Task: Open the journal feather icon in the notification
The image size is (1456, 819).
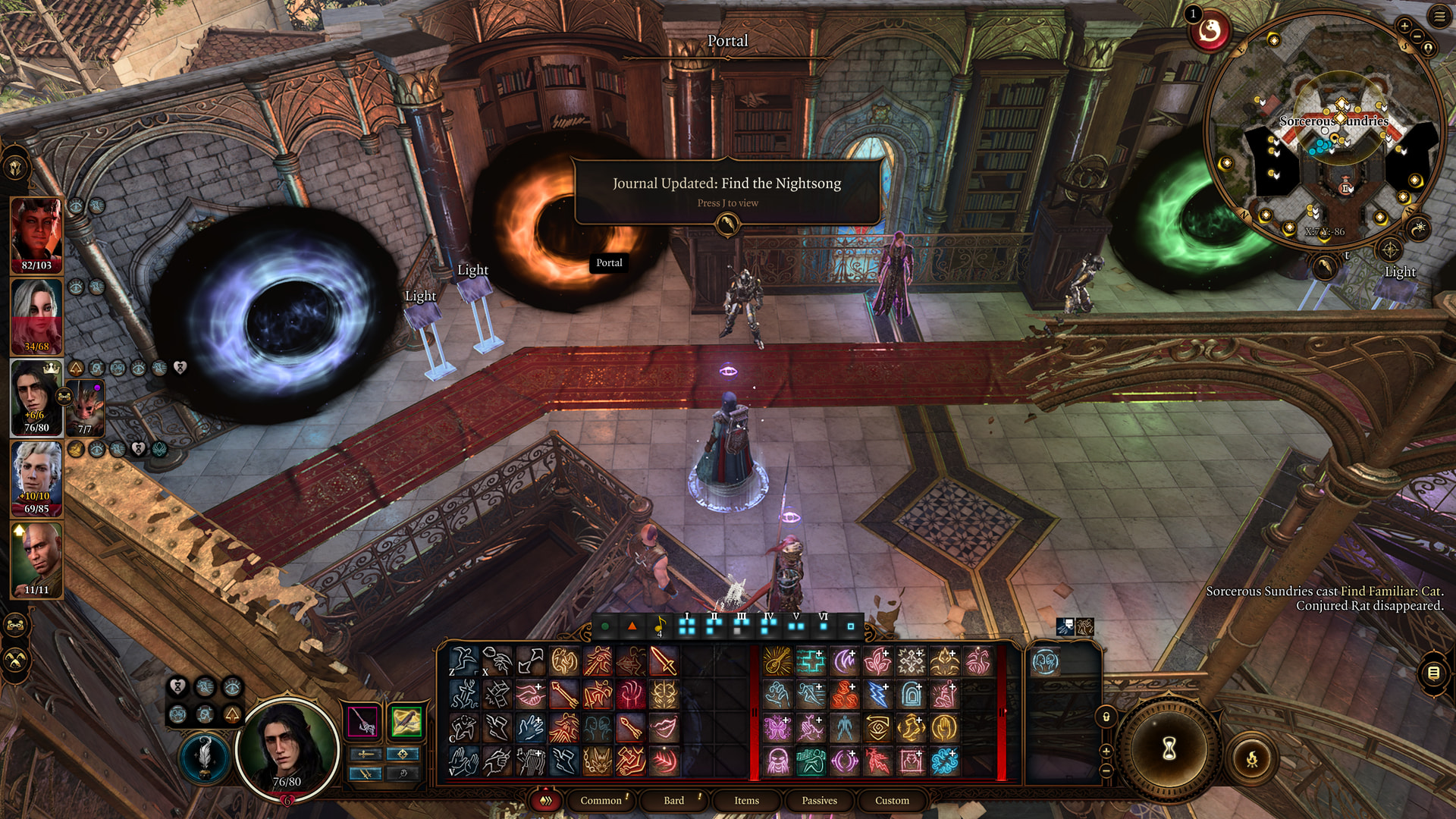Action: (x=727, y=224)
